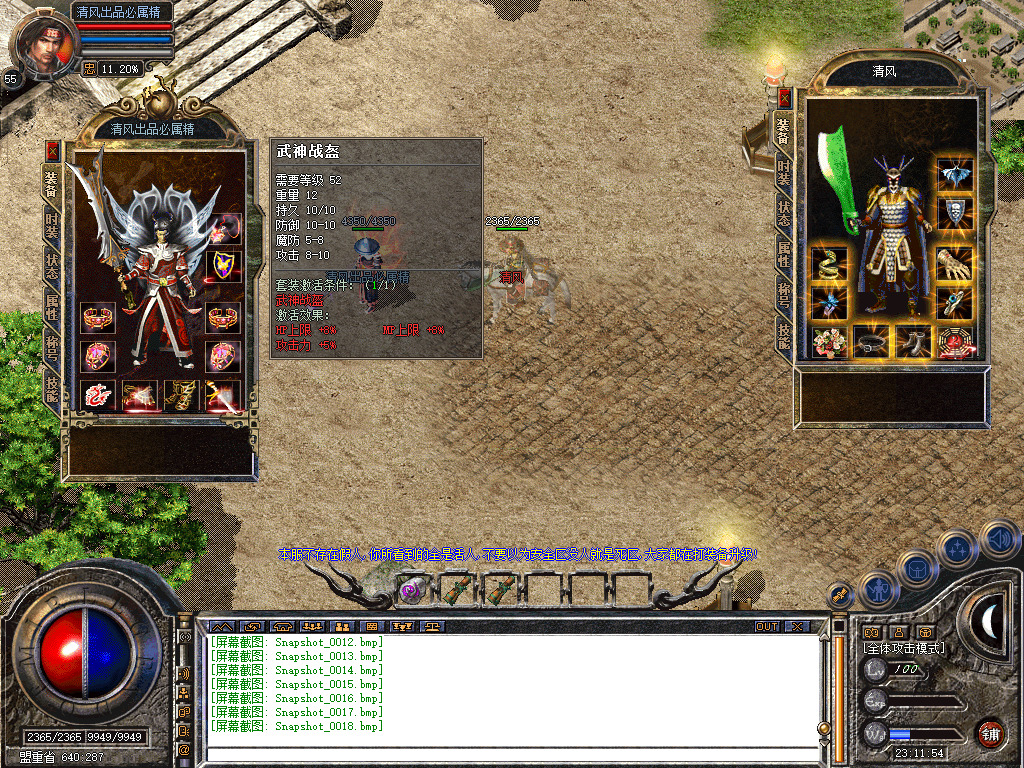Image resolution: width=1024 pixels, height=768 pixels.
Task: Toggle the 全体攻击模式 attack mode label
Action: coord(903,648)
